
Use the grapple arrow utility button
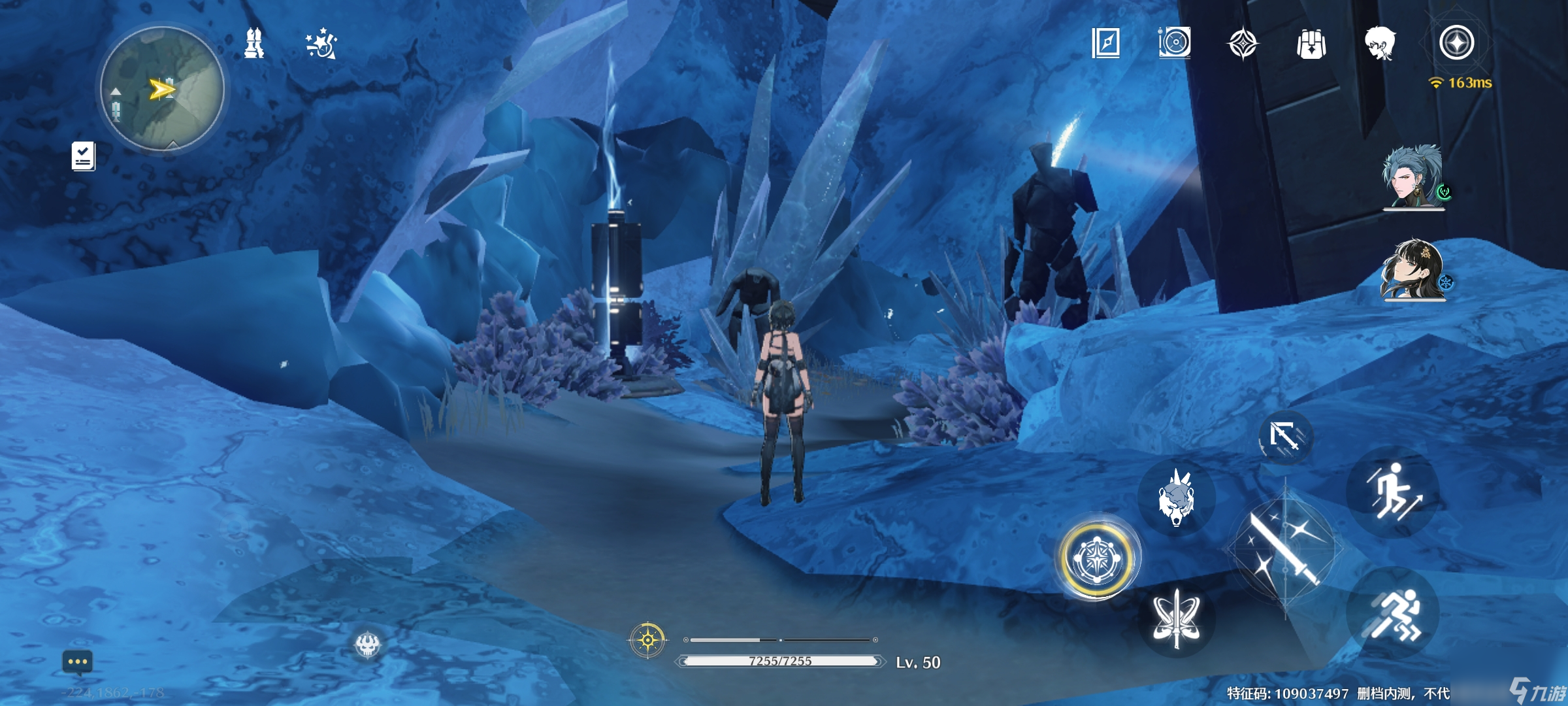(x=1284, y=436)
